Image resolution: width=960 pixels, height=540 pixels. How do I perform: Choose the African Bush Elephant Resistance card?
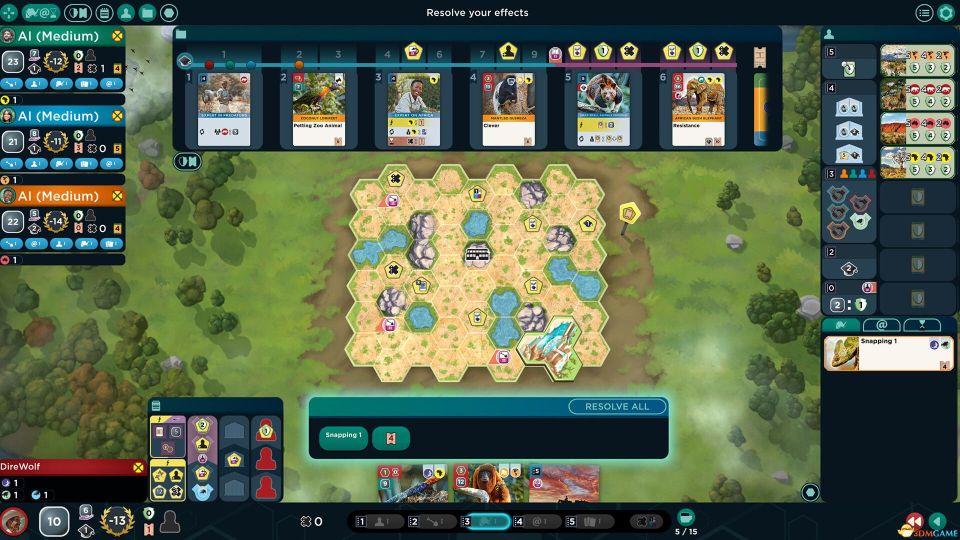pos(698,109)
